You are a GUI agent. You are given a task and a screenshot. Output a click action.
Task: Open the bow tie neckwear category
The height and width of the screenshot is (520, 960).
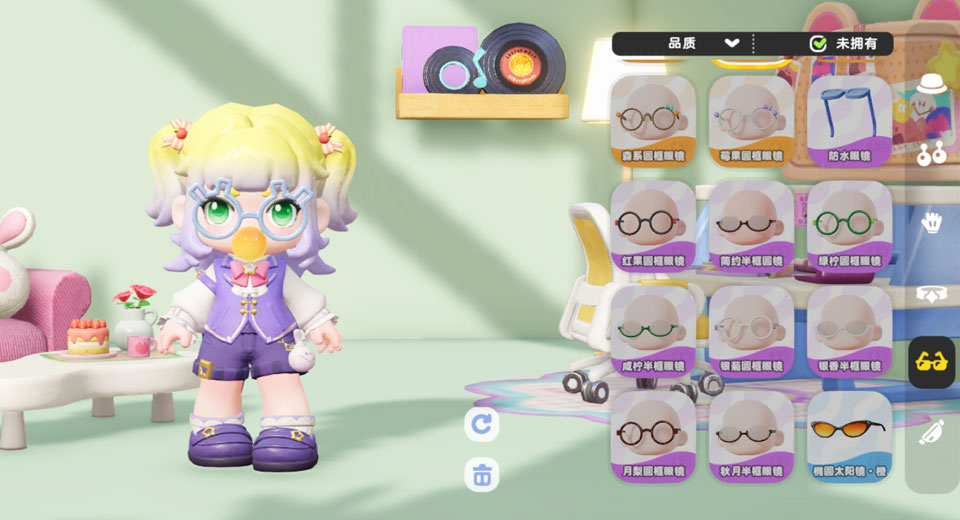(x=932, y=293)
